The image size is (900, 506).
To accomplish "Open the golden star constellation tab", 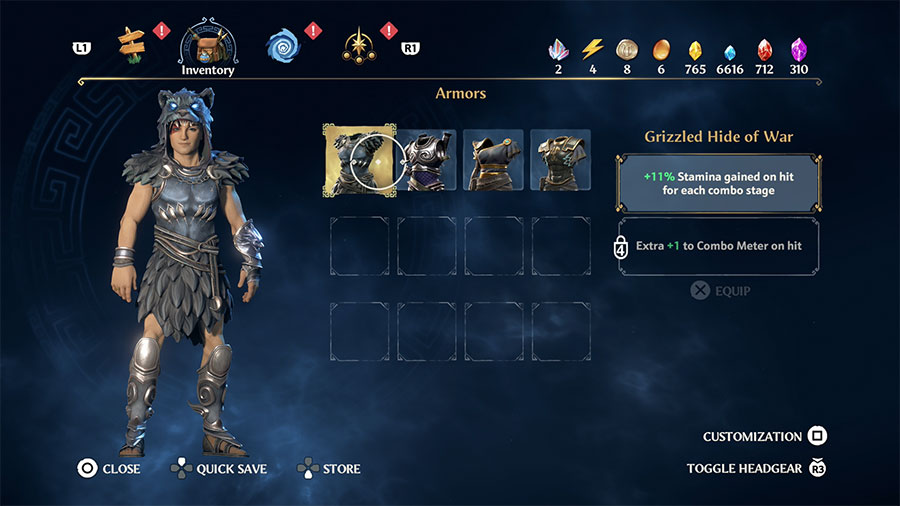I will click(x=358, y=43).
